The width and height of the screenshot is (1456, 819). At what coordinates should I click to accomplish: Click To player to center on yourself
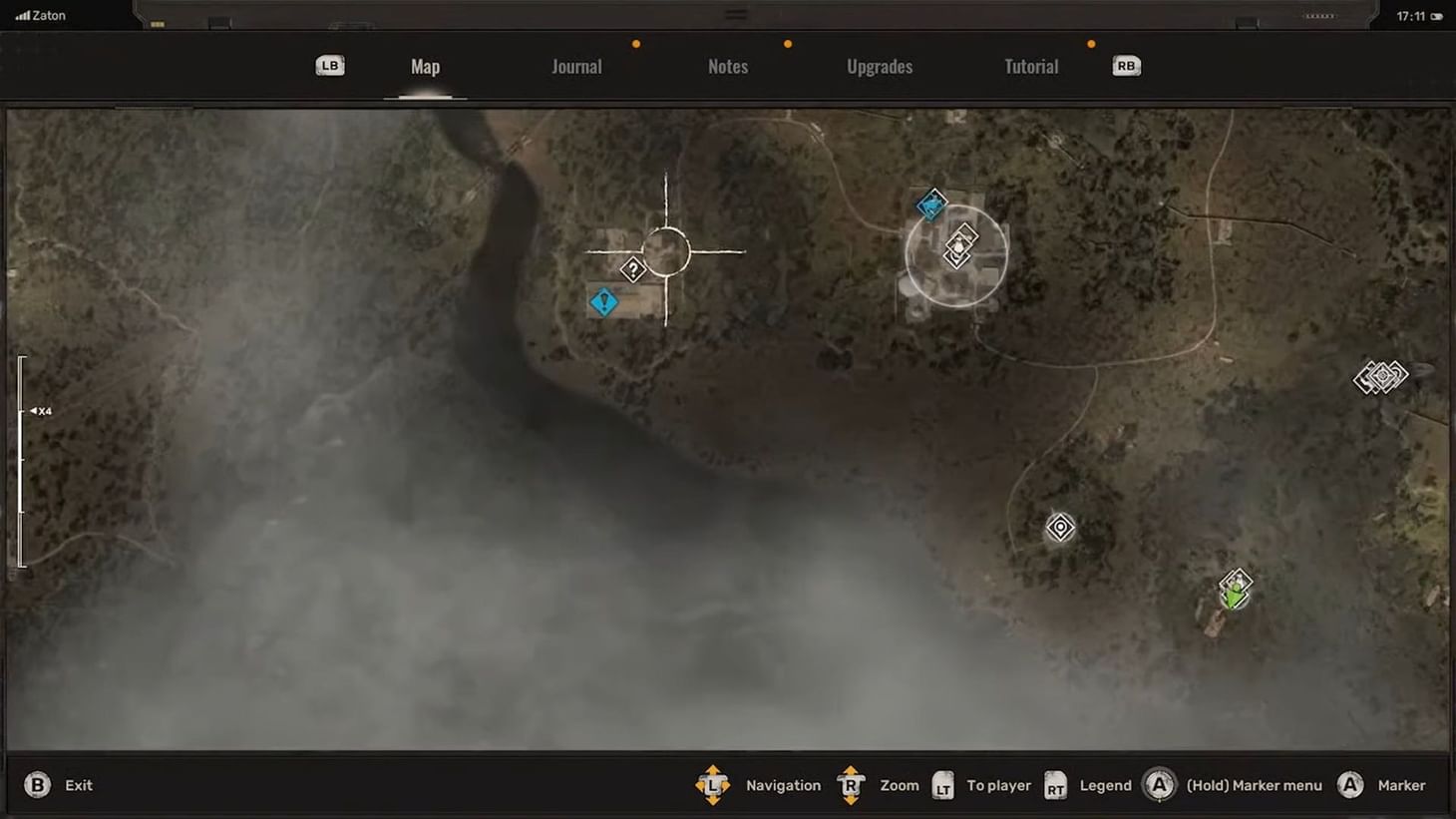998,785
